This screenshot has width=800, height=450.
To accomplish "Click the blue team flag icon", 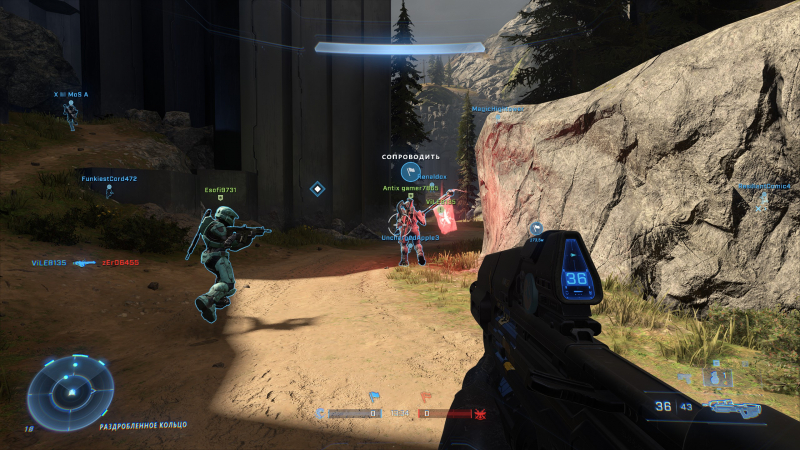I will tap(374, 396).
